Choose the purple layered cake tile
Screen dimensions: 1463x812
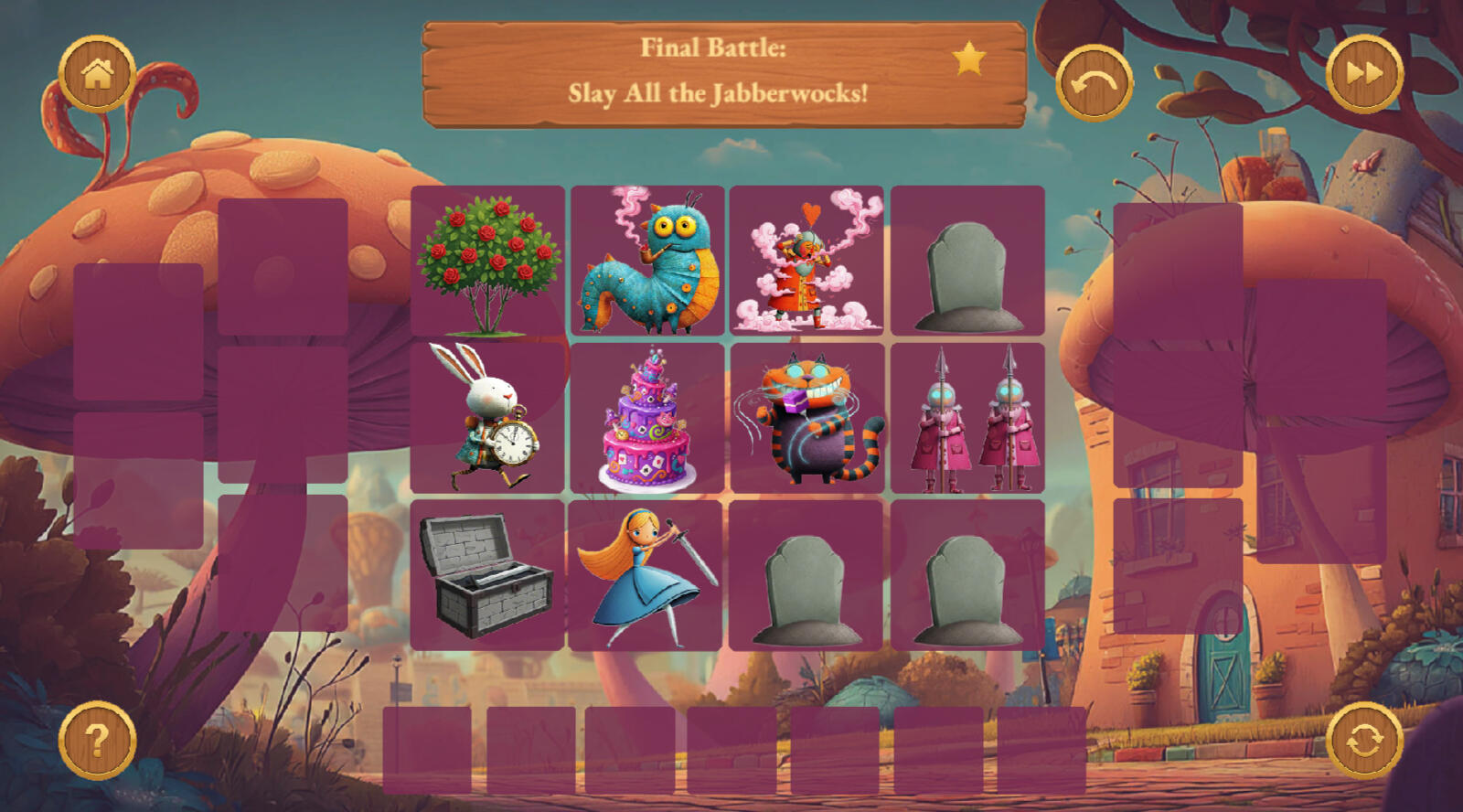click(647, 418)
